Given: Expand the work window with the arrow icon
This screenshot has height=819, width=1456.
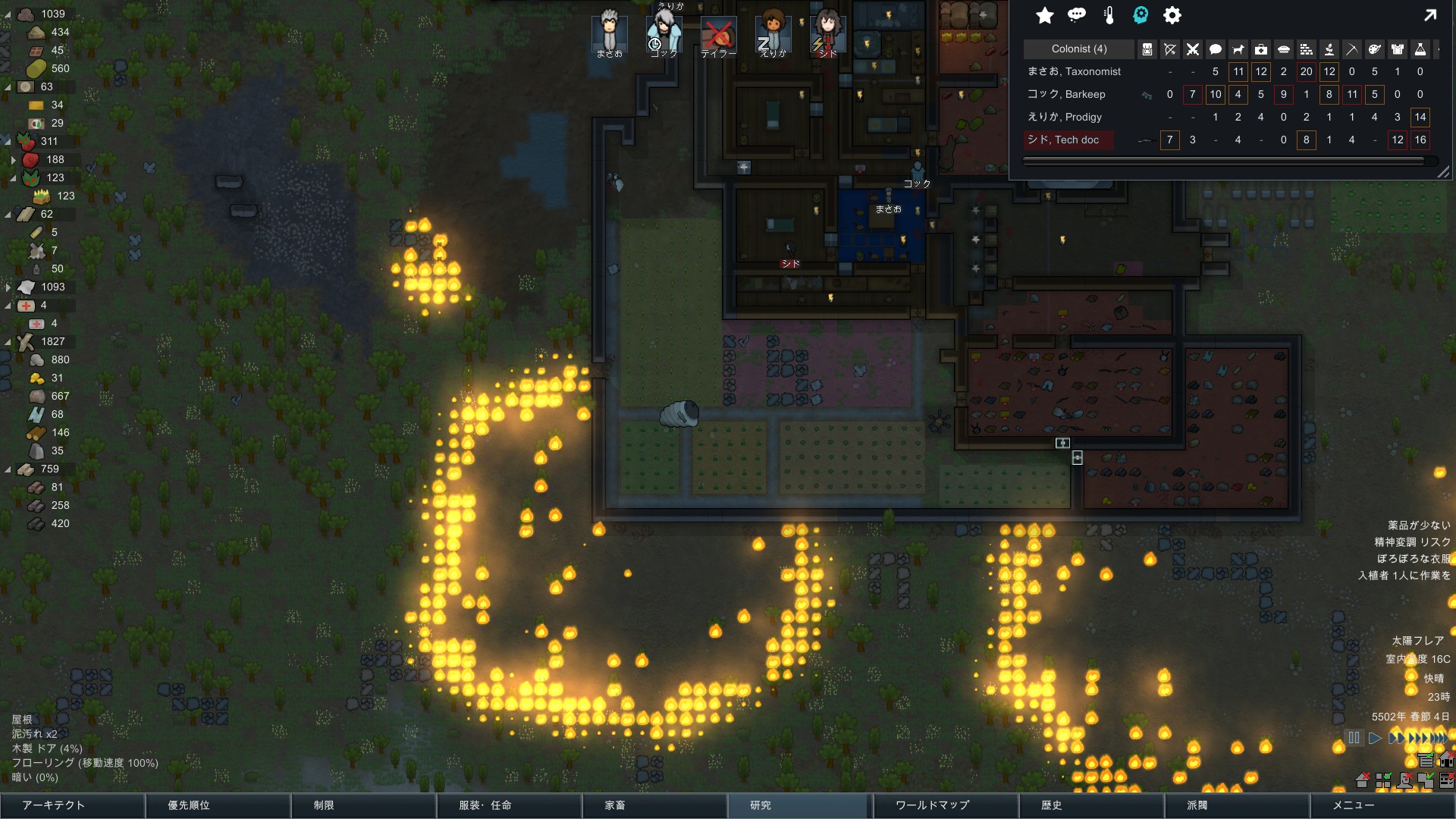Looking at the screenshot, I should [x=1430, y=14].
